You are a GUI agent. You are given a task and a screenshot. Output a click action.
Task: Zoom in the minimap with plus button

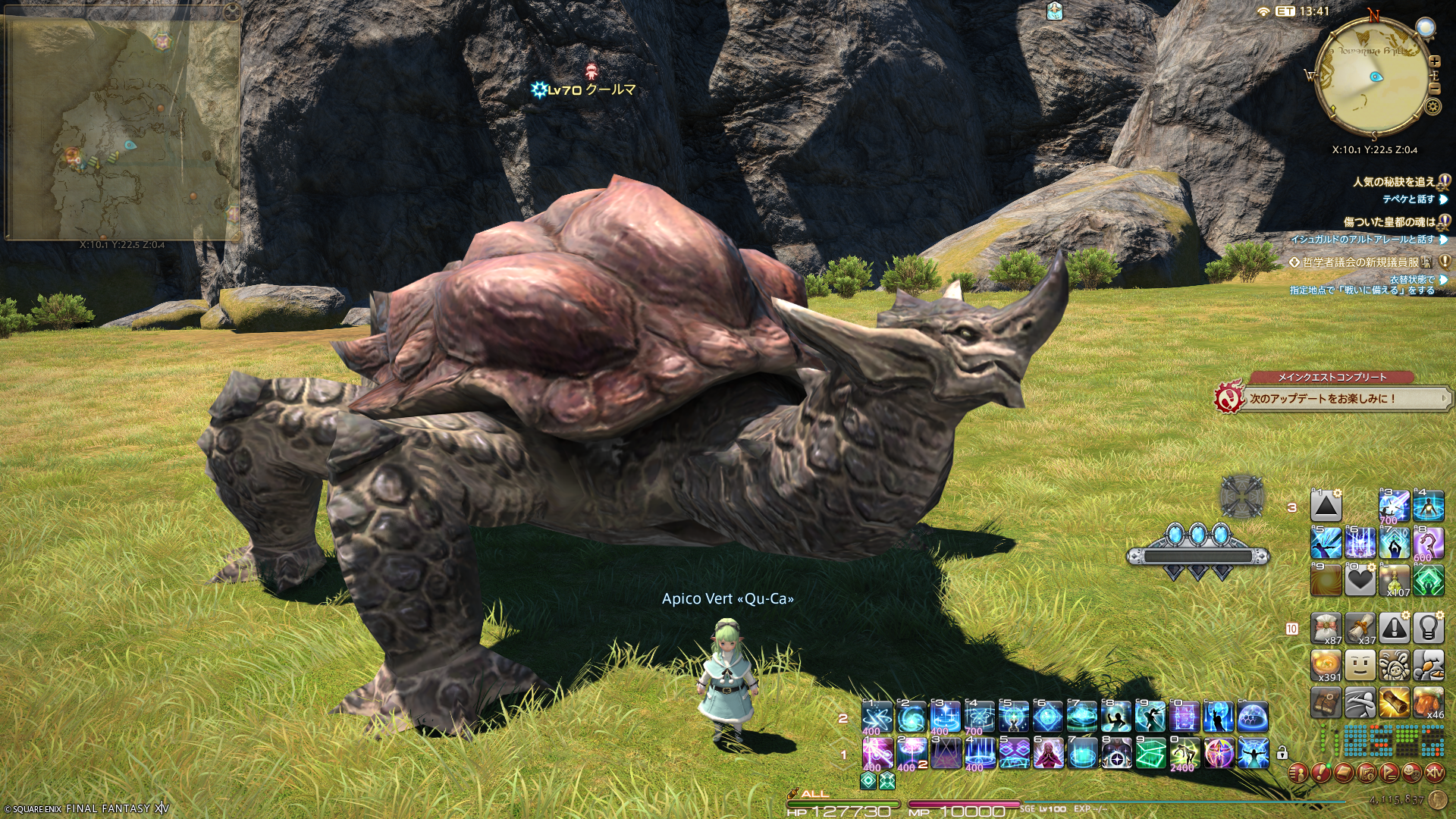(x=1434, y=61)
